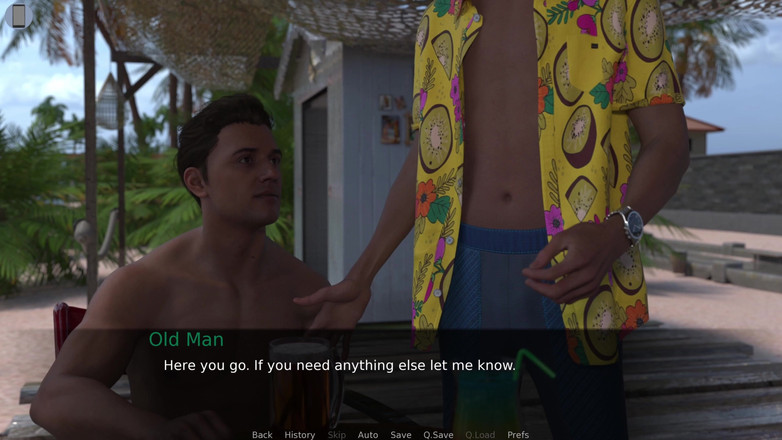Open Prefs settings menu
This screenshot has width=782, height=440.
click(518, 435)
